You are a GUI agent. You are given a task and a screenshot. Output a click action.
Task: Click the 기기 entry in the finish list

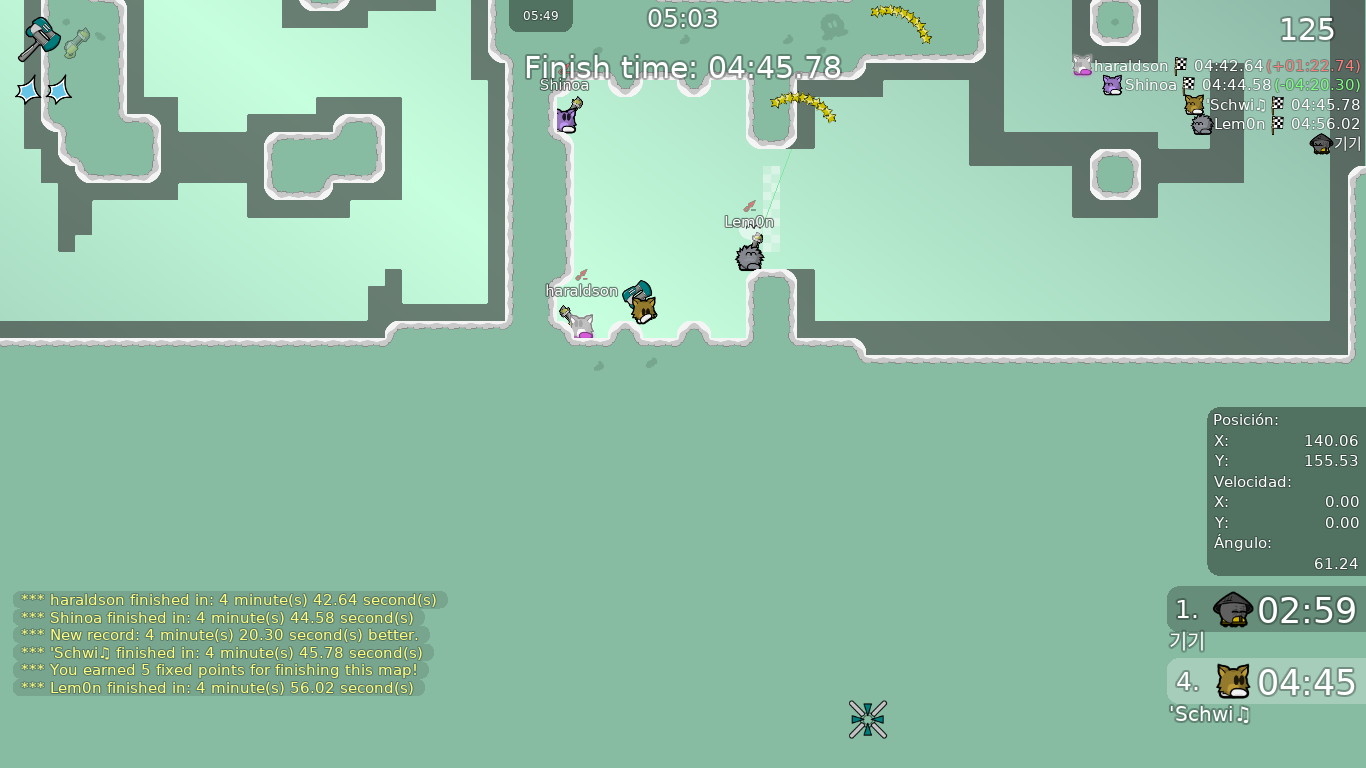tap(1336, 143)
